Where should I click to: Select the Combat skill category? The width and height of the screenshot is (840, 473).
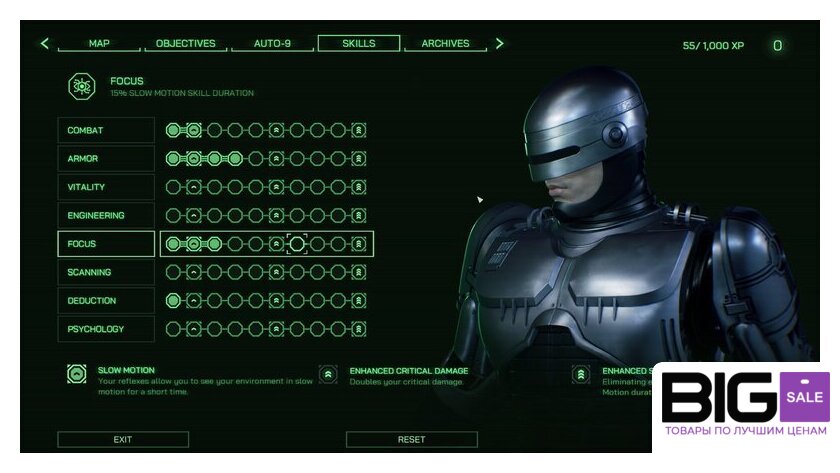(106, 130)
